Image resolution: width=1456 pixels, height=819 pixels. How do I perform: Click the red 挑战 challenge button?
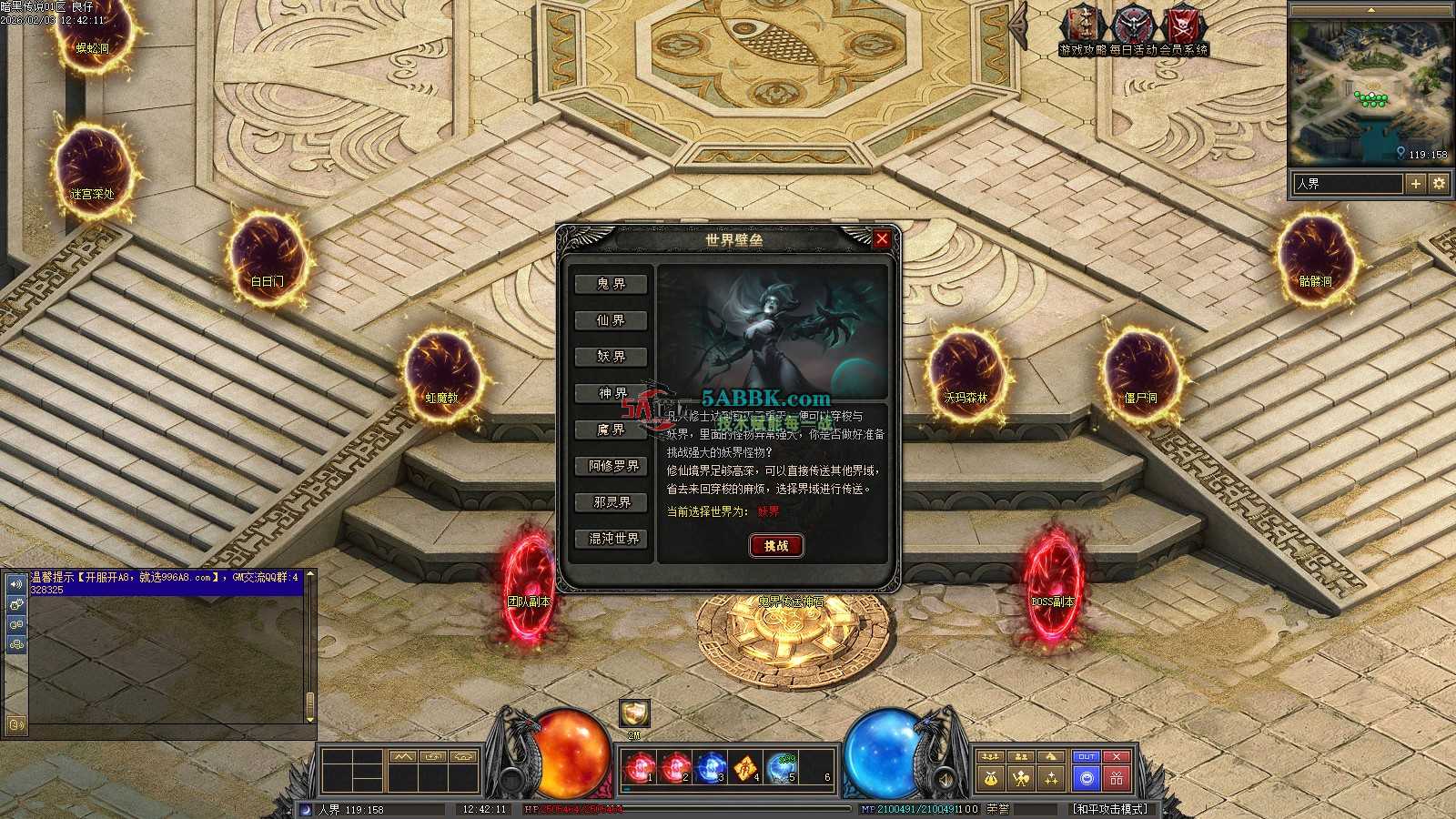click(x=776, y=545)
